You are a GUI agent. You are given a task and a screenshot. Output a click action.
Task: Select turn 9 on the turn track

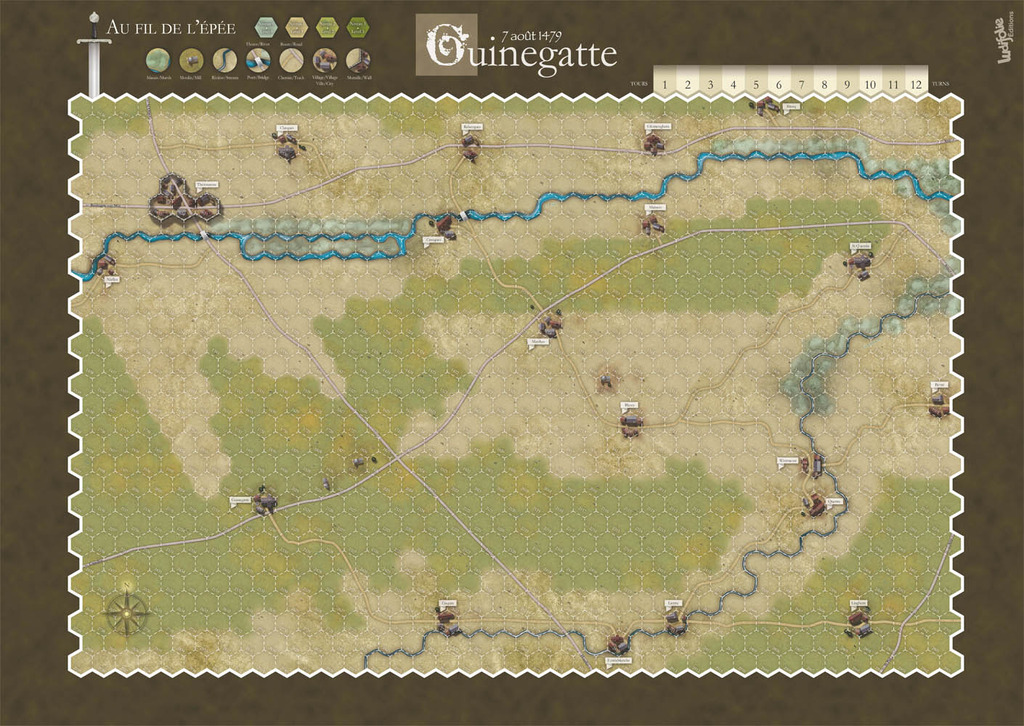coord(847,84)
